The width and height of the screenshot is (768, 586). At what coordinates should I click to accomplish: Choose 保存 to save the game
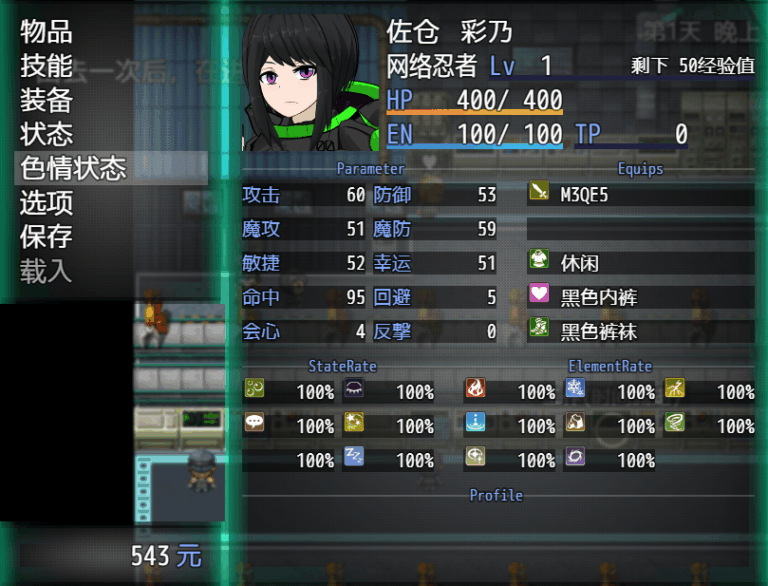pyautogui.click(x=47, y=236)
